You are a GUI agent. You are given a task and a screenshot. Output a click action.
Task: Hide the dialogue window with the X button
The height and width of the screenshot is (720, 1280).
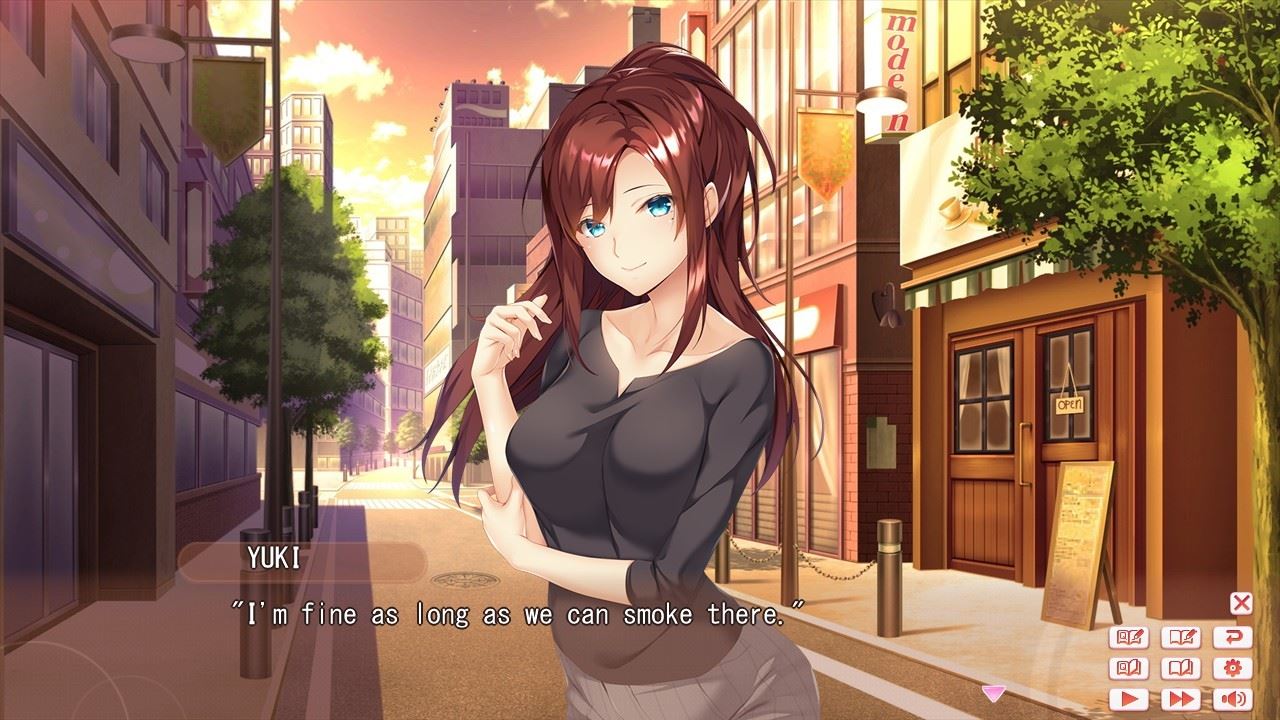pos(1240,602)
